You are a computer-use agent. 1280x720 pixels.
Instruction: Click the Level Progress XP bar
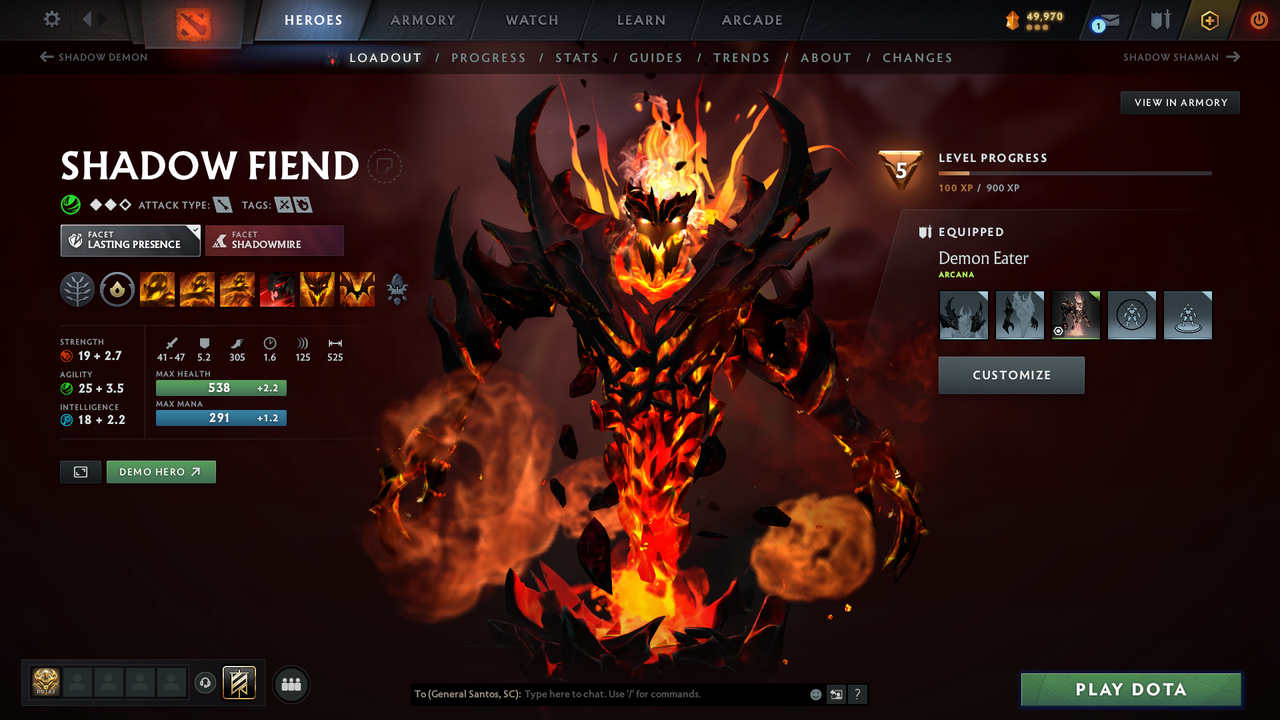1075,172
